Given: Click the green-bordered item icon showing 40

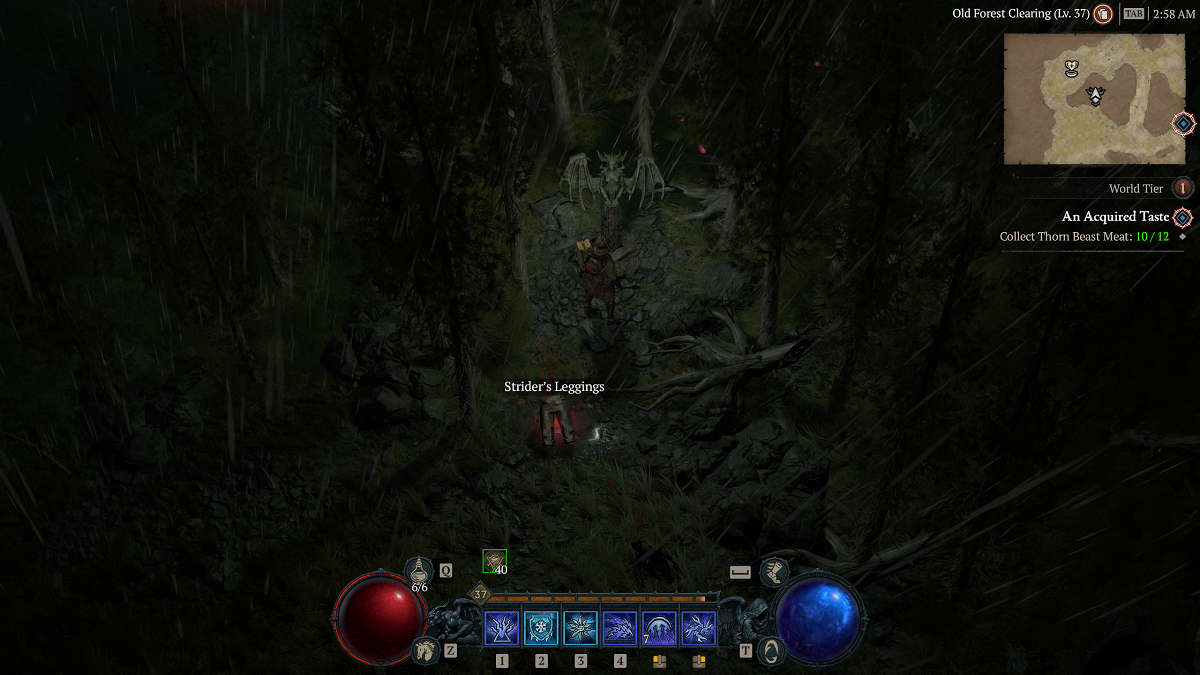Looking at the screenshot, I should click(494, 561).
